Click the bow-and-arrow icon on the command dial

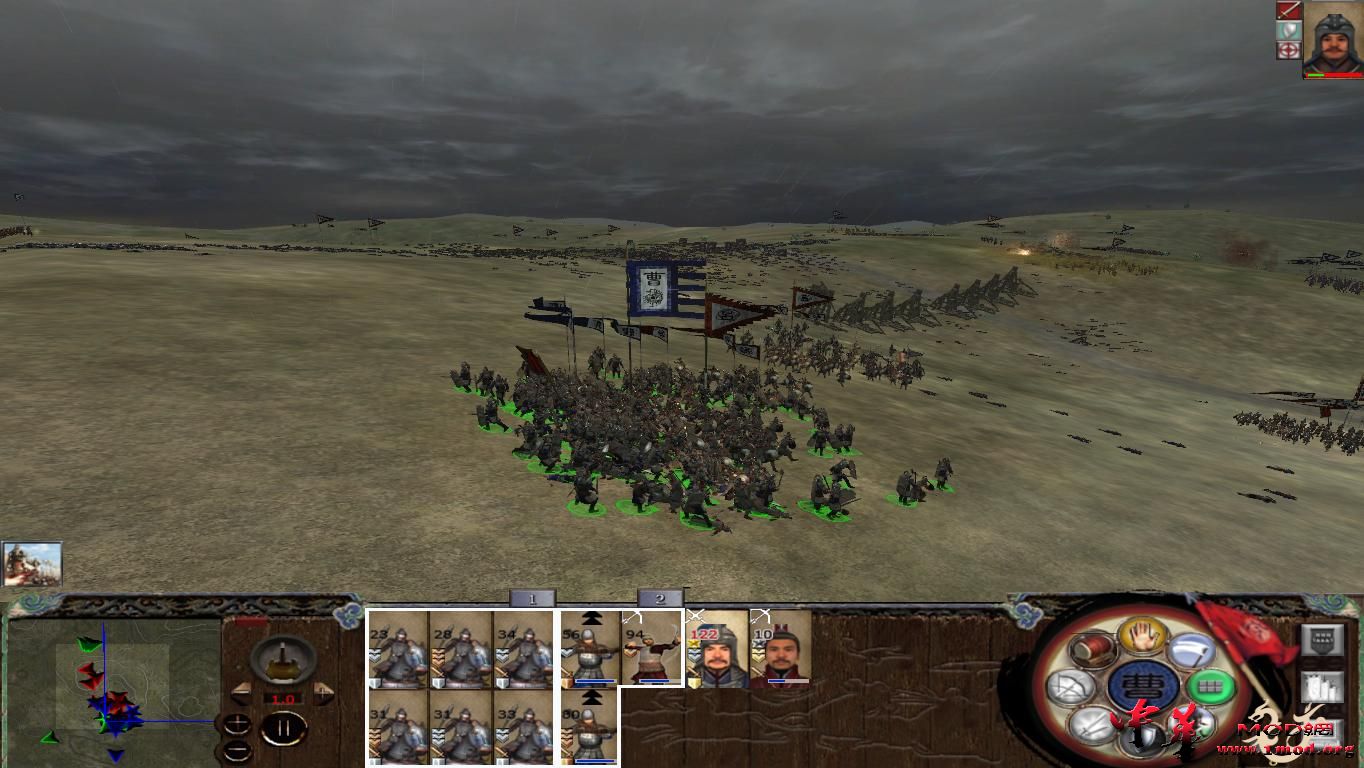[x=1072, y=686]
